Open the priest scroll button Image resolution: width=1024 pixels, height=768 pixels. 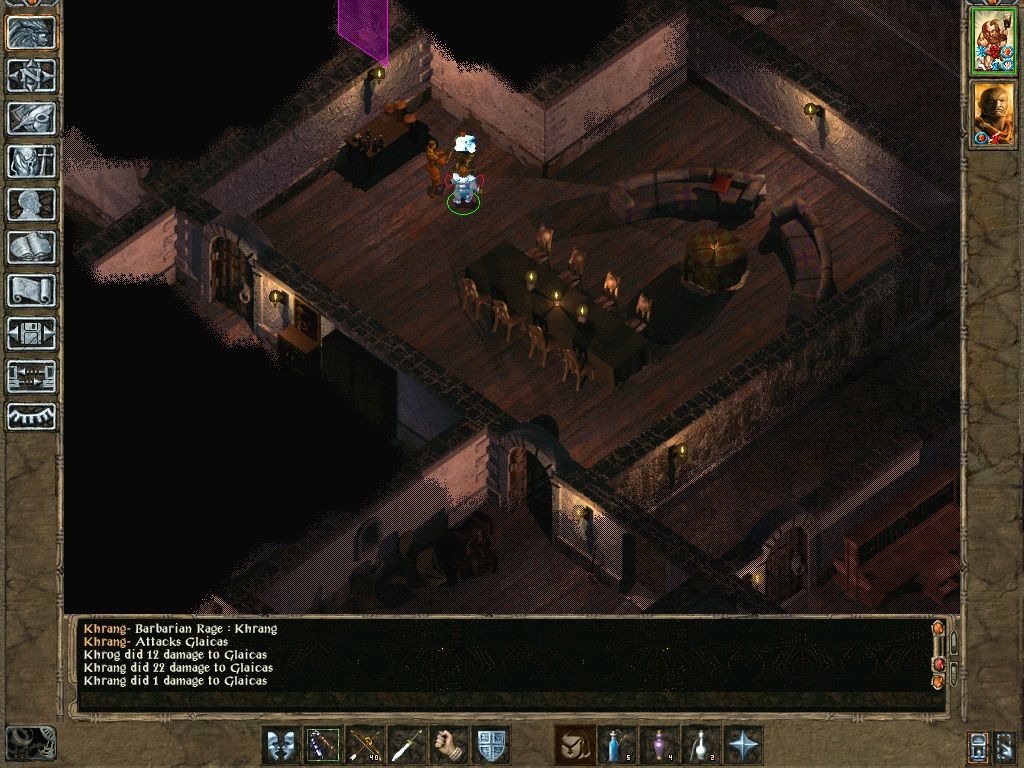32,290
